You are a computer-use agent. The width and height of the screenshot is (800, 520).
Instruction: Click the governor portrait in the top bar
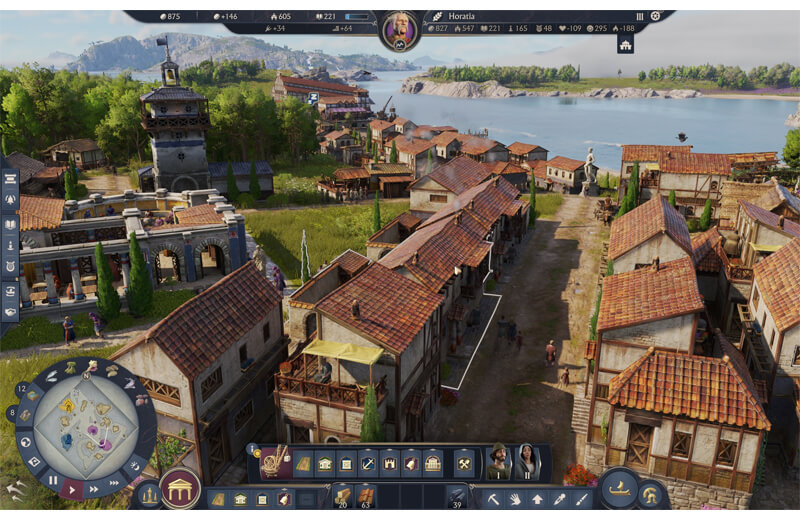coord(400,30)
